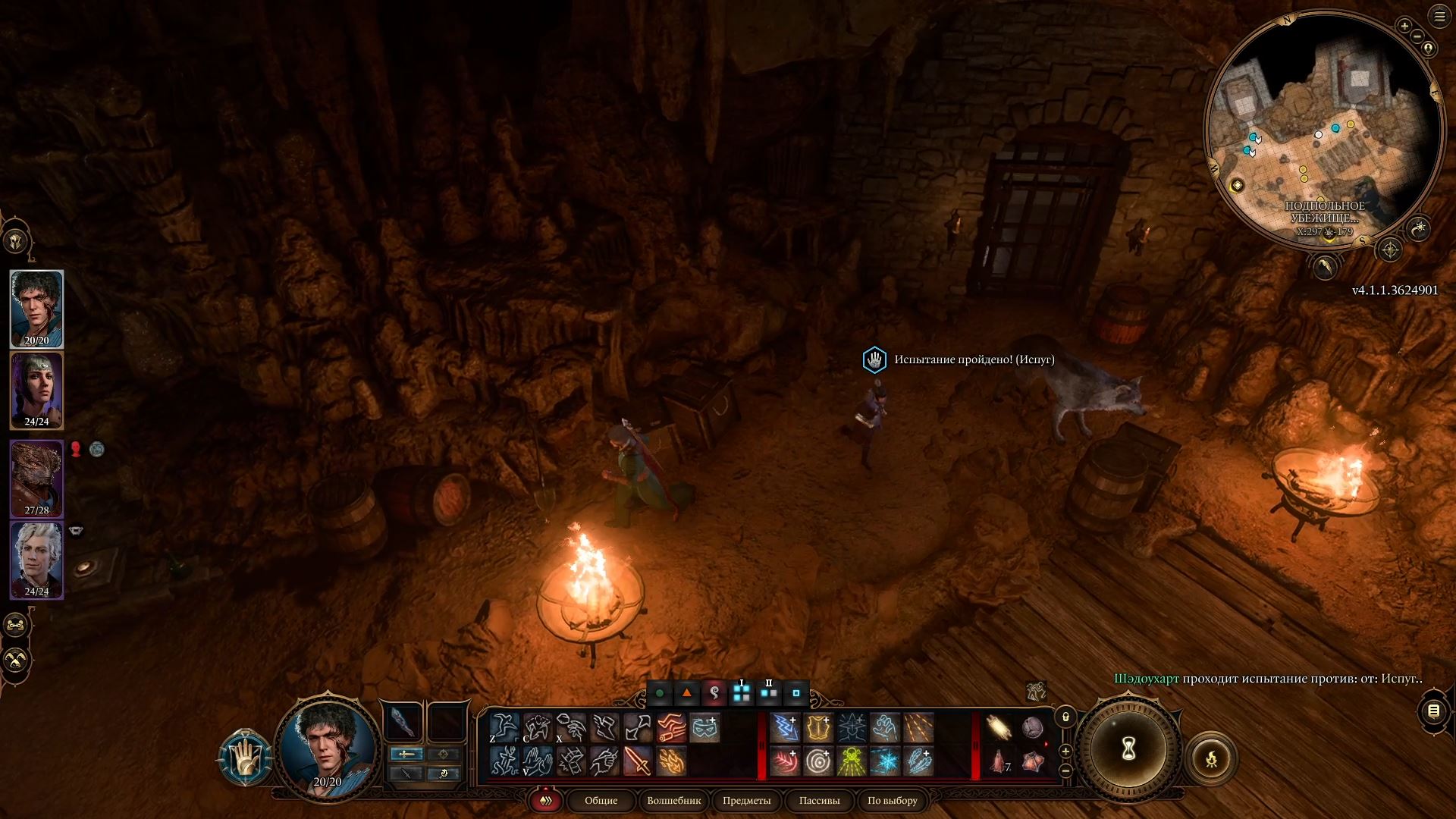Enable the concentration spell filter above the hotbar
The height and width of the screenshot is (819, 1456).
(x=715, y=693)
